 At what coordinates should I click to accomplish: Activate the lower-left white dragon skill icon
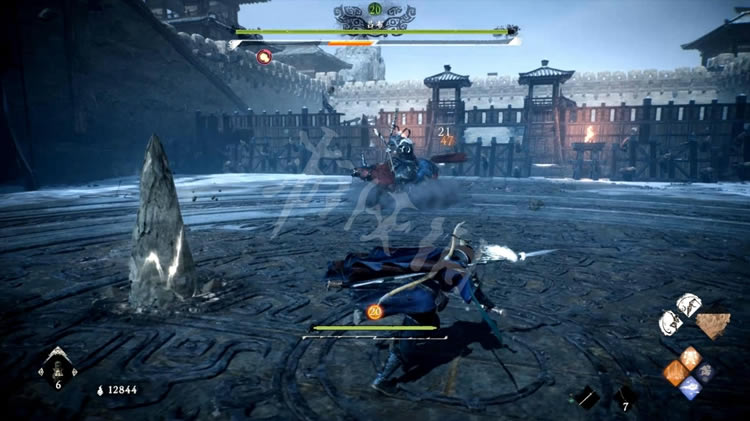671,322
